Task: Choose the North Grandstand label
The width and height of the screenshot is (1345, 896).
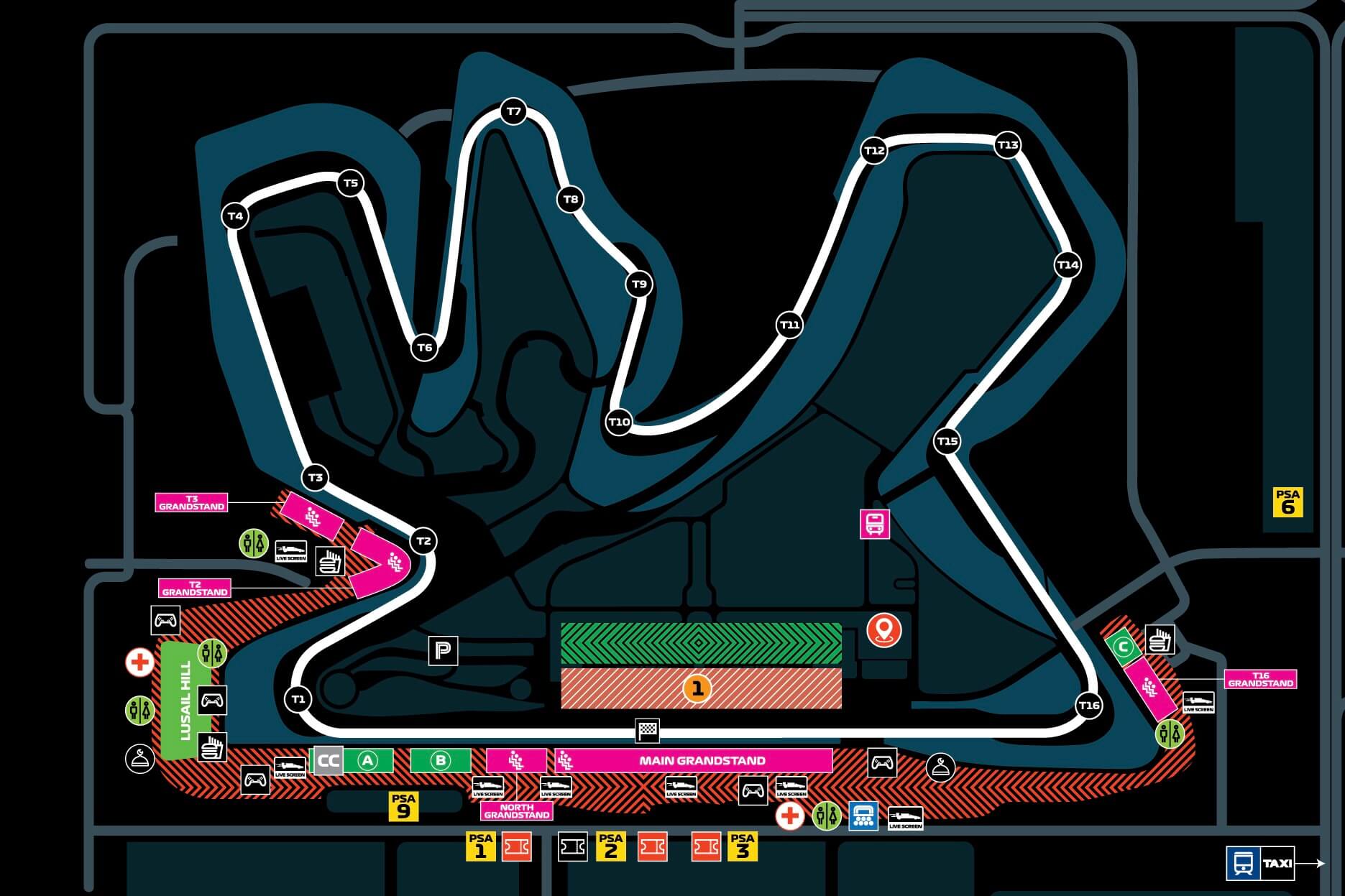Action: point(517,810)
